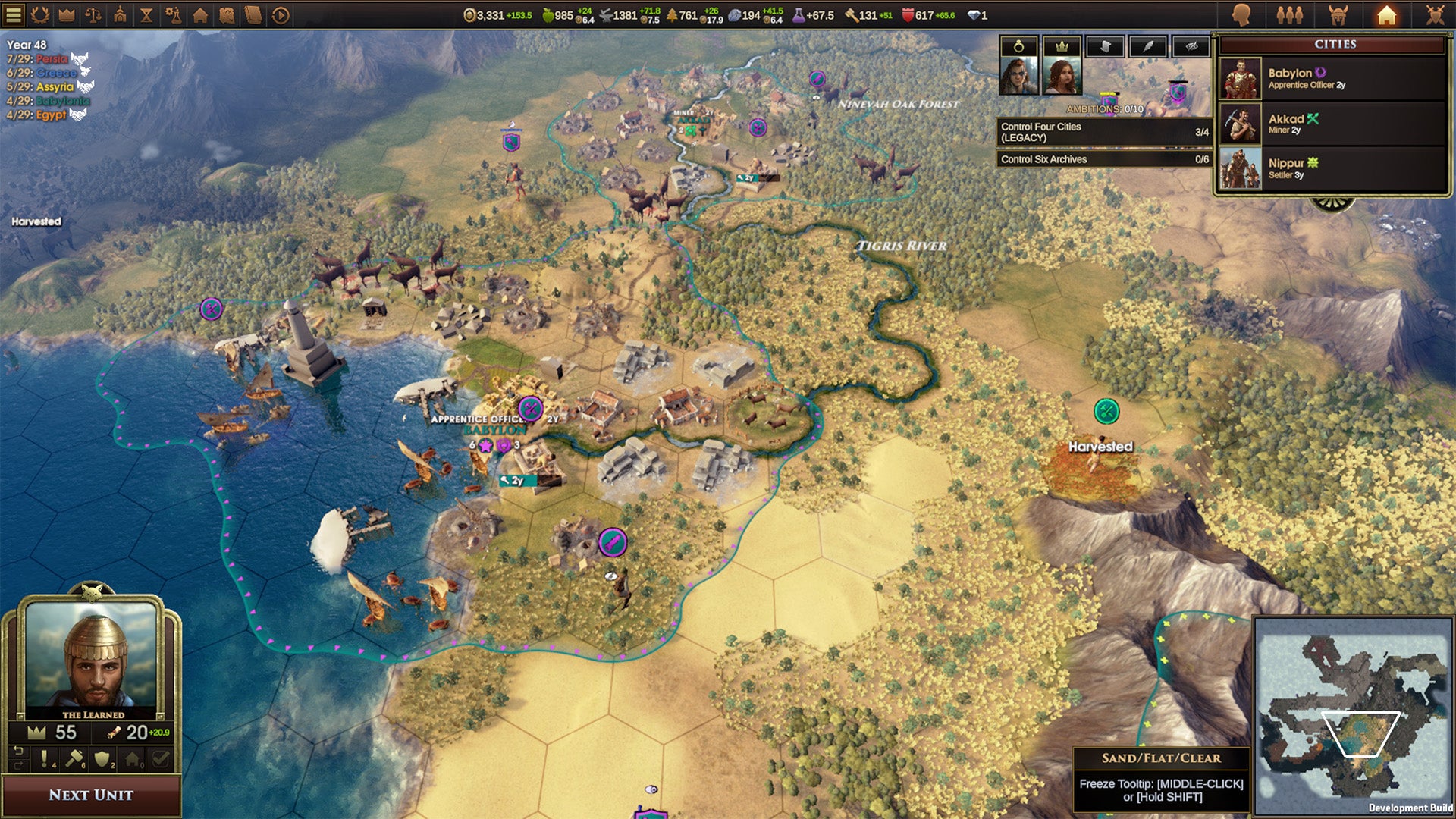Toggle the ring button above the portraits
This screenshot has width=1456, height=819.
pyautogui.click(x=1019, y=46)
